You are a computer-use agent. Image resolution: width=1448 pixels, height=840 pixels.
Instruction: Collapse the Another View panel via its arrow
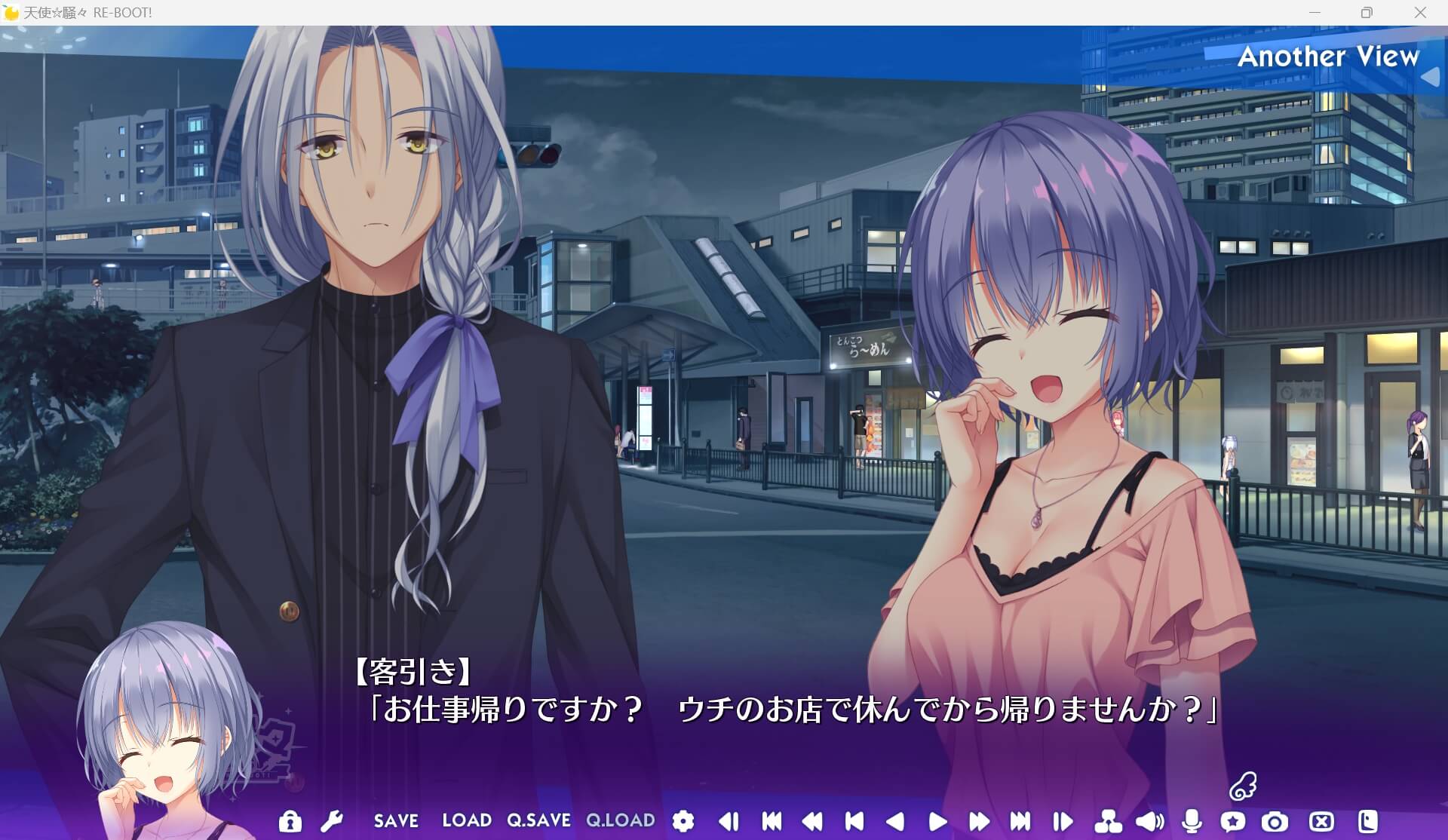[1431, 75]
